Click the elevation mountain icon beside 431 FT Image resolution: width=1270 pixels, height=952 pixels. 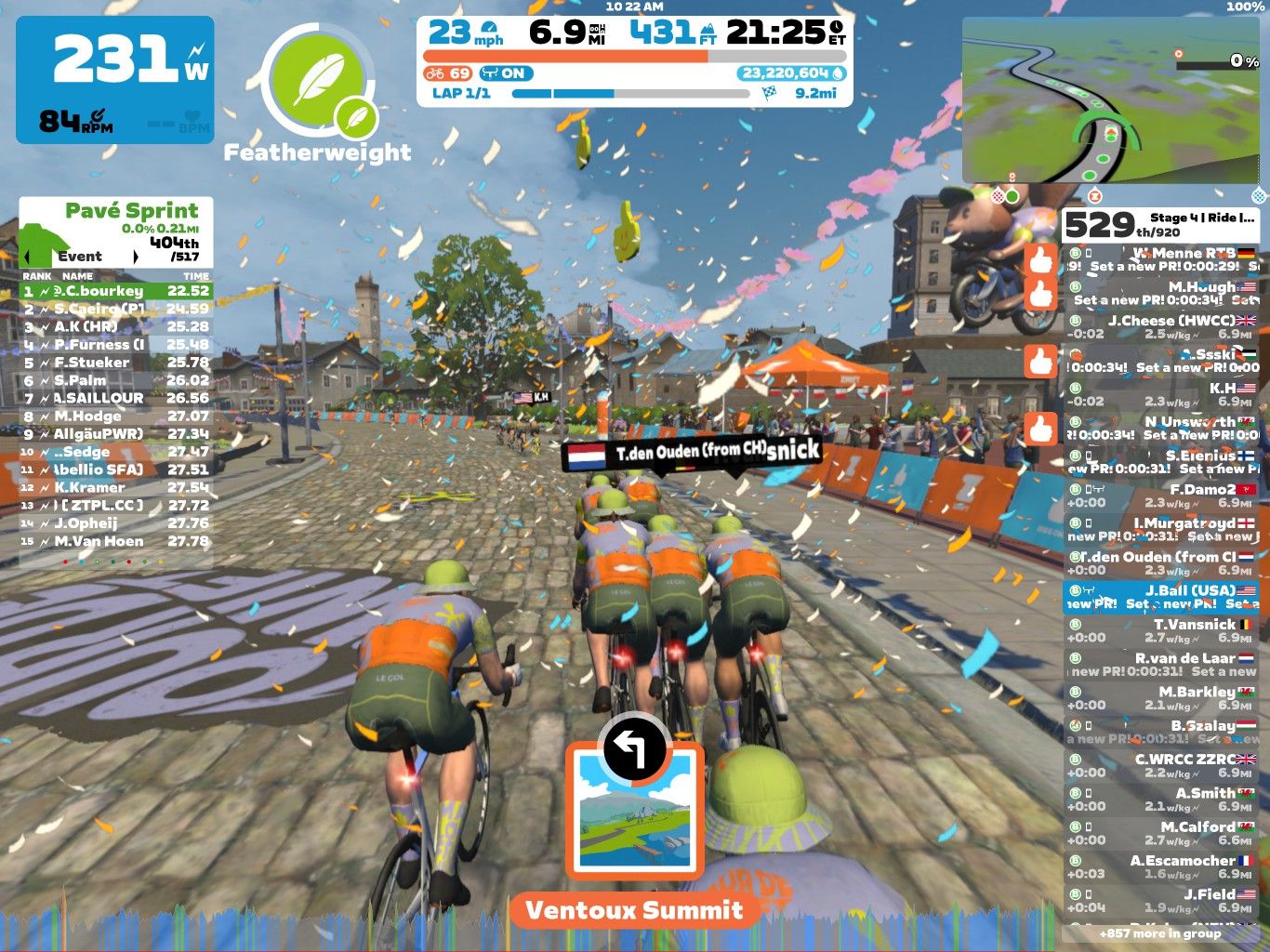pyautogui.click(x=707, y=31)
